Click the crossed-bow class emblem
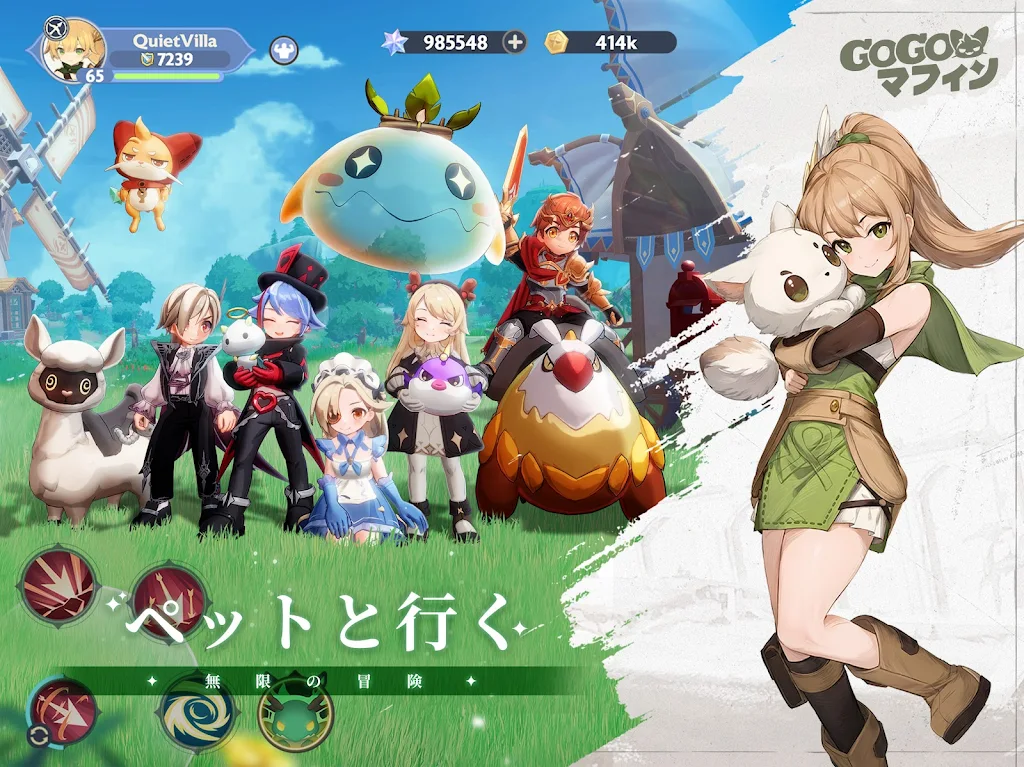 tap(56, 28)
